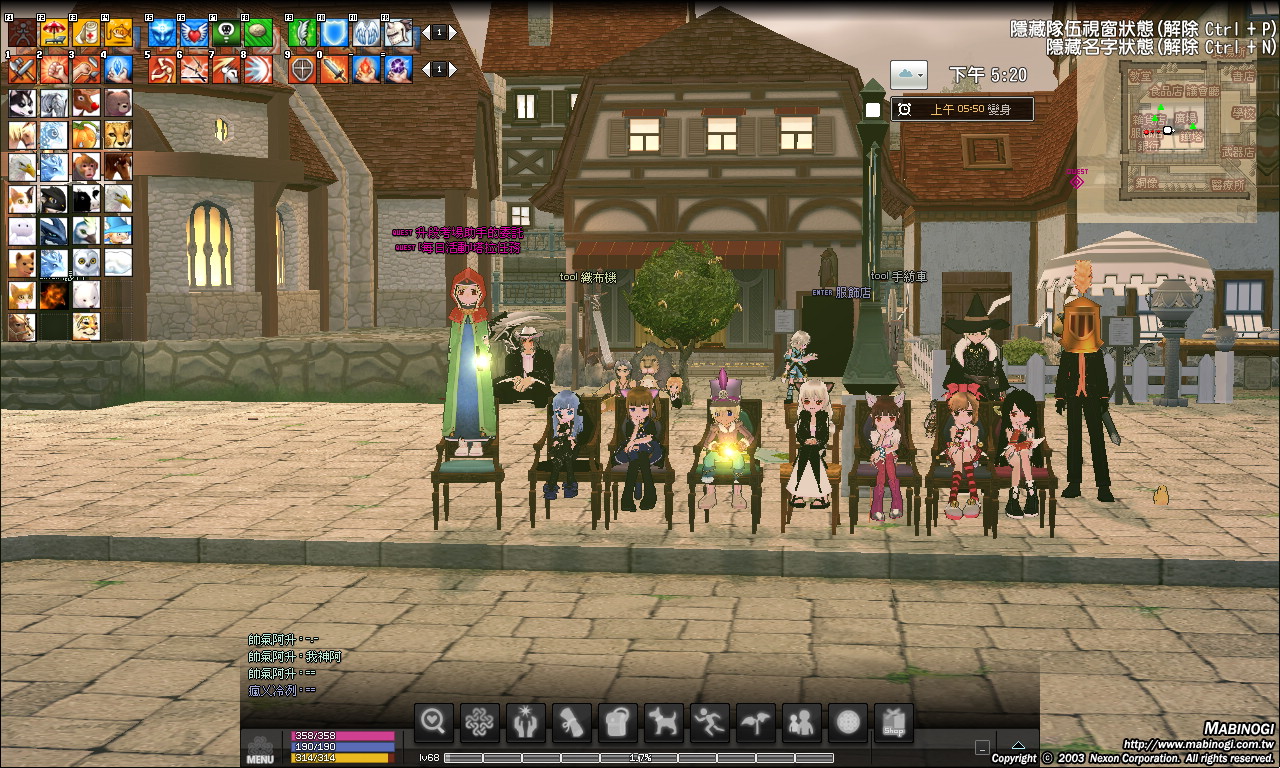This screenshot has width=1280, height=768.
Task: Activate the first aid bandage skill
Action: point(87,33)
